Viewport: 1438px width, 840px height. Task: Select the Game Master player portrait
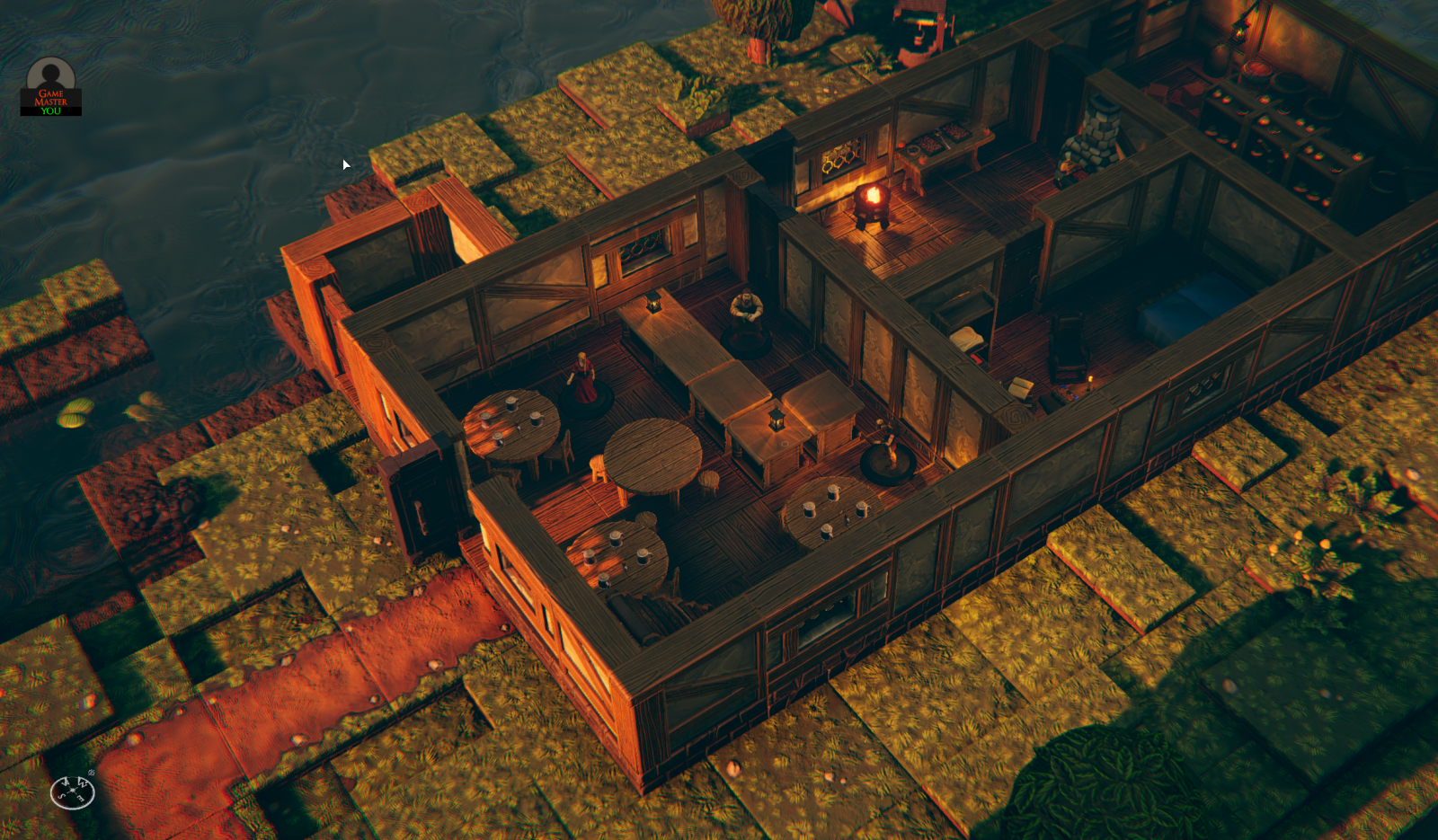[x=50, y=84]
